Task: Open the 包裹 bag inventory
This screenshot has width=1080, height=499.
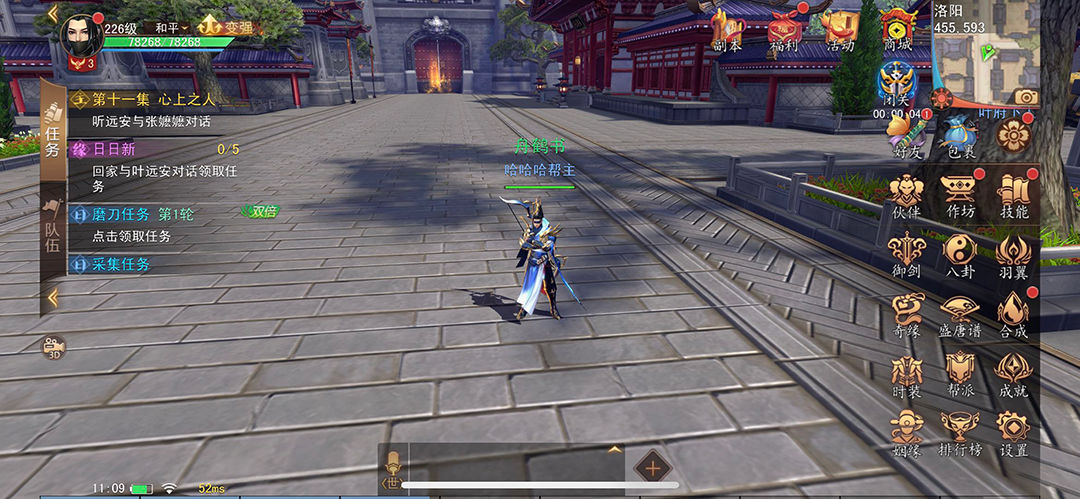Action: tap(961, 135)
